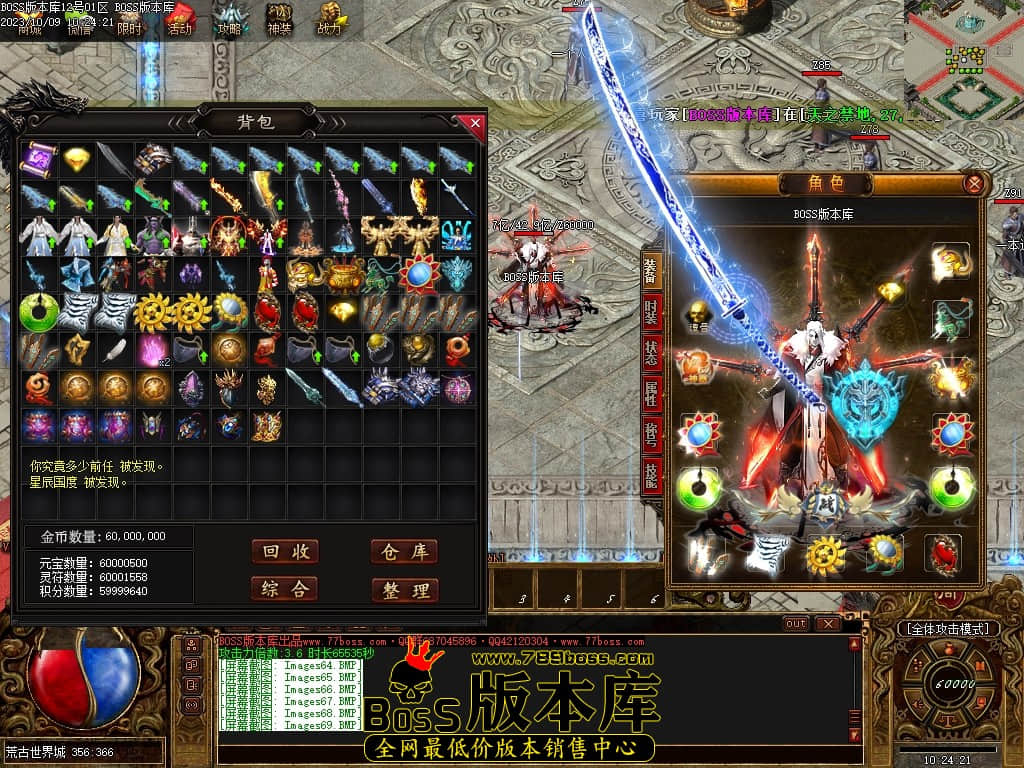The width and height of the screenshot is (1024, 768).
Task: Click the 回收 recycle button
Action: (285, 552)
